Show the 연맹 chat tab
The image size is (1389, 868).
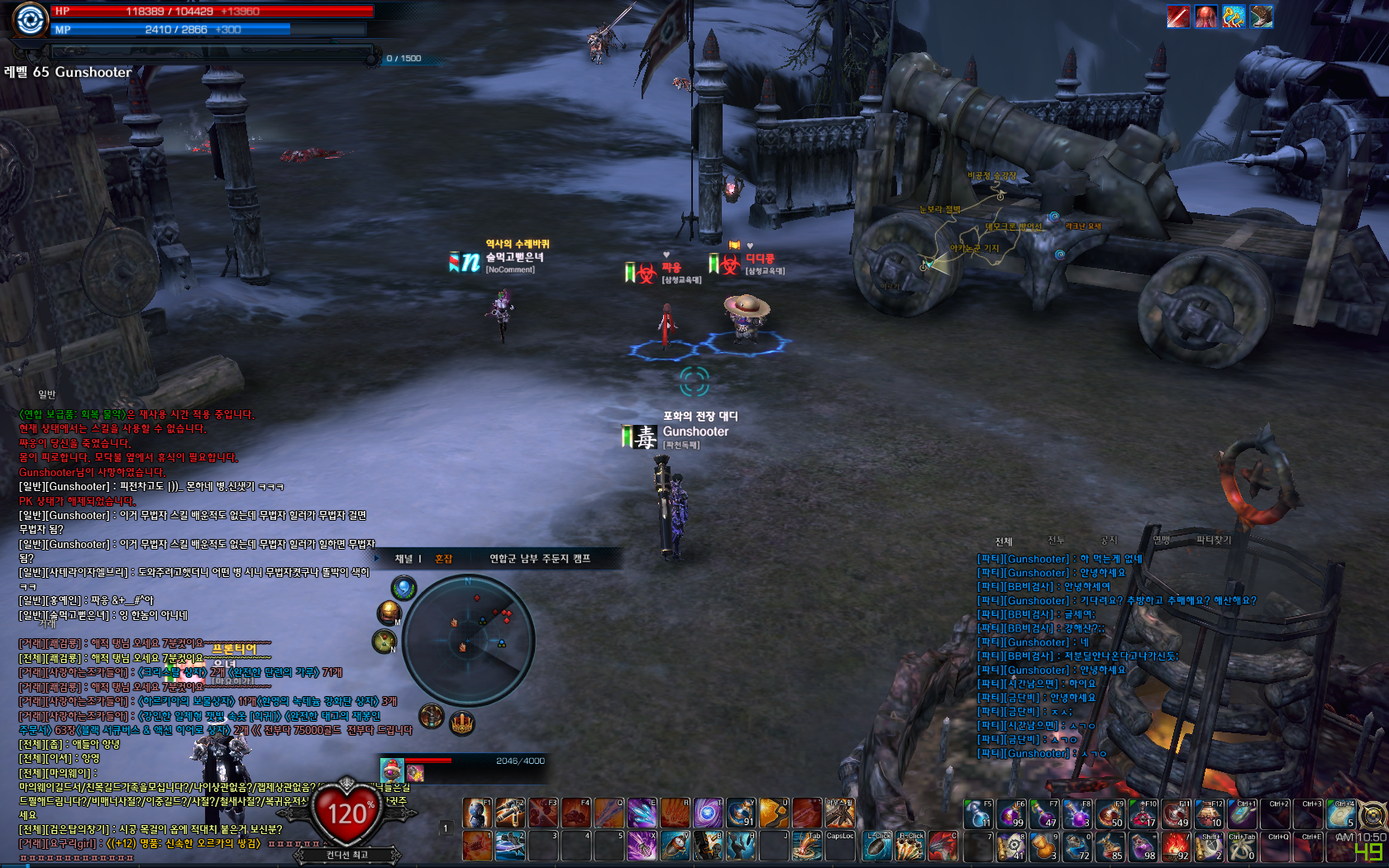(1161, 541)
